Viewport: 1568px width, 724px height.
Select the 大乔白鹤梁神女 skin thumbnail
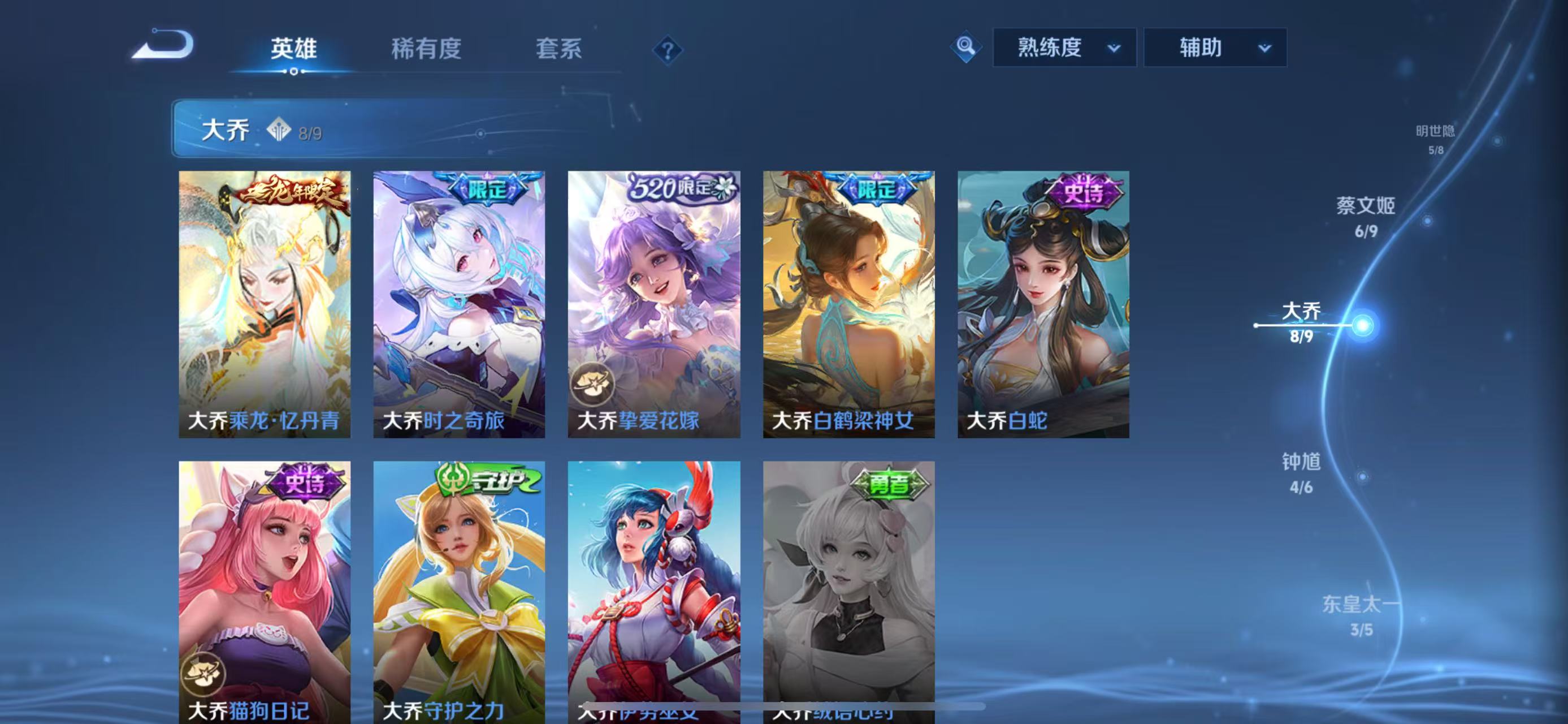pos(847,304)
